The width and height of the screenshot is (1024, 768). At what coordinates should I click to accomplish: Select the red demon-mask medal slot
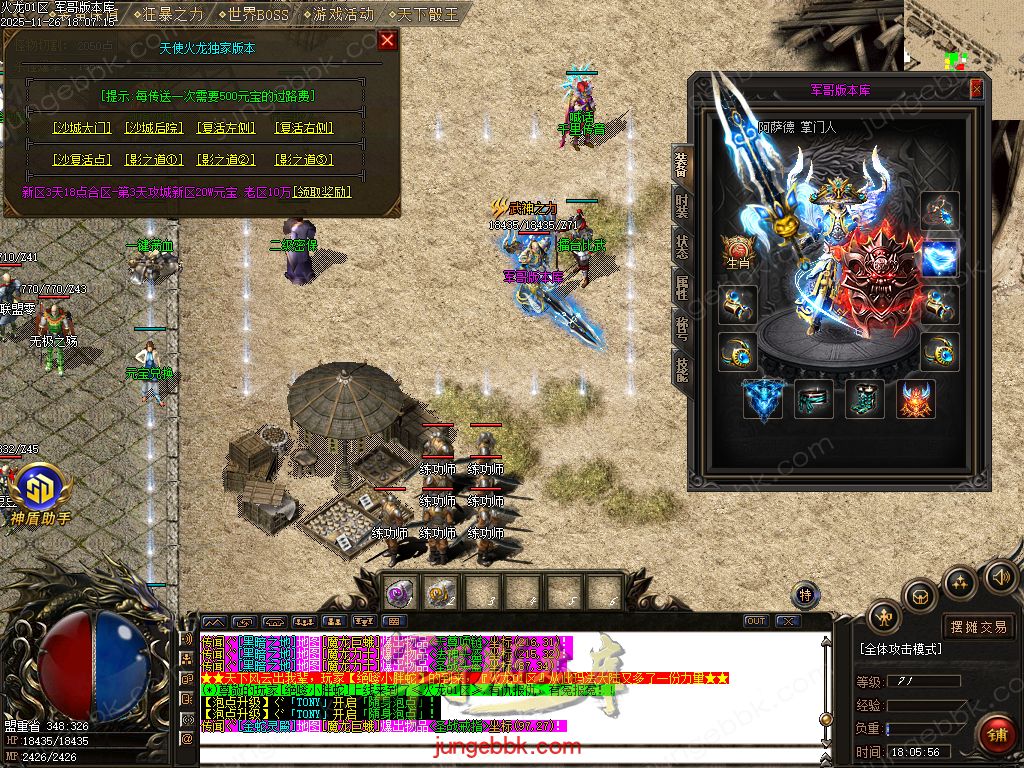(x=914, y=398)
